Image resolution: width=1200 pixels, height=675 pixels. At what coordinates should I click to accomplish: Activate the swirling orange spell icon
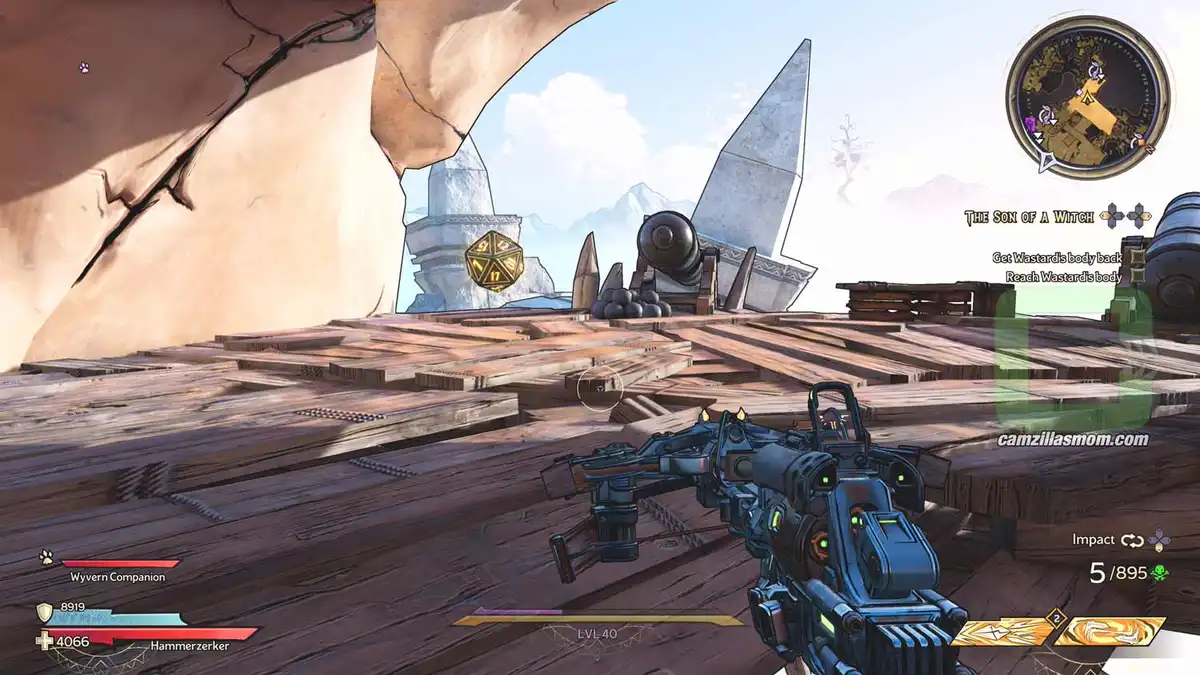(1110, 631)
